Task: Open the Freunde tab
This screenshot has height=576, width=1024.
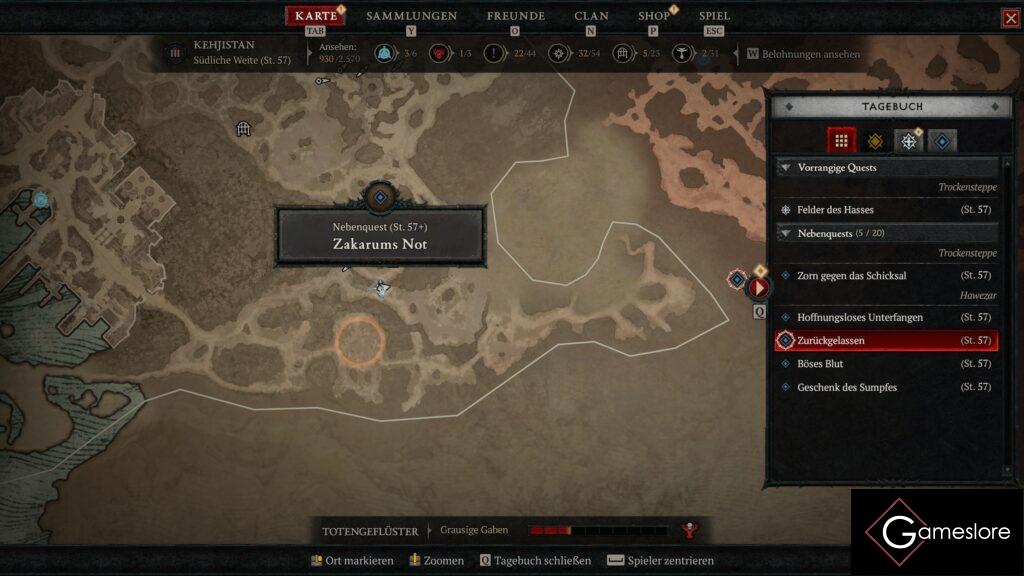Action: (x=515, y=16)
